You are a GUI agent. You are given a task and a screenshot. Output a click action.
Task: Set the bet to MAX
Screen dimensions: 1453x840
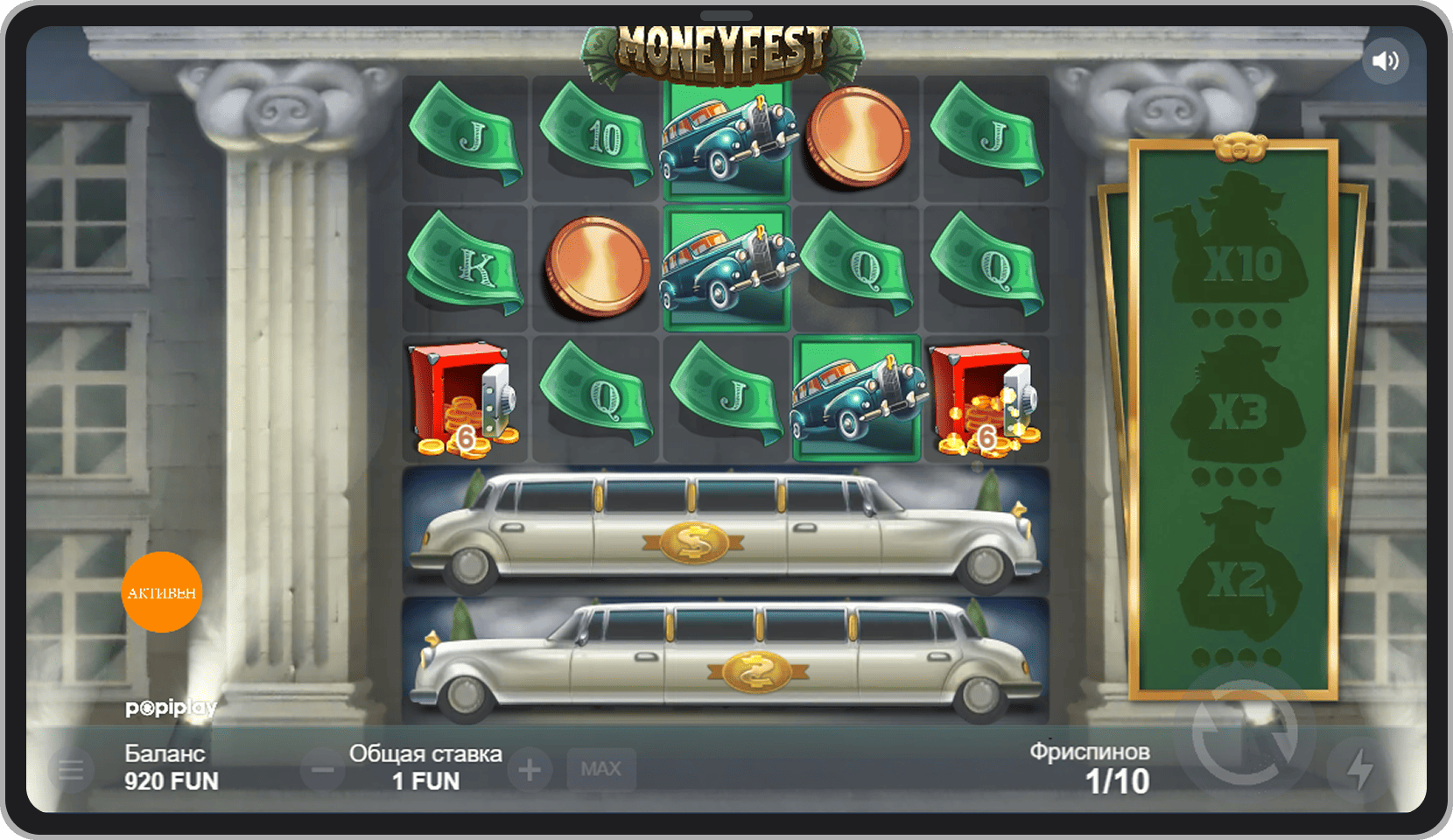(x=600, y=769)
